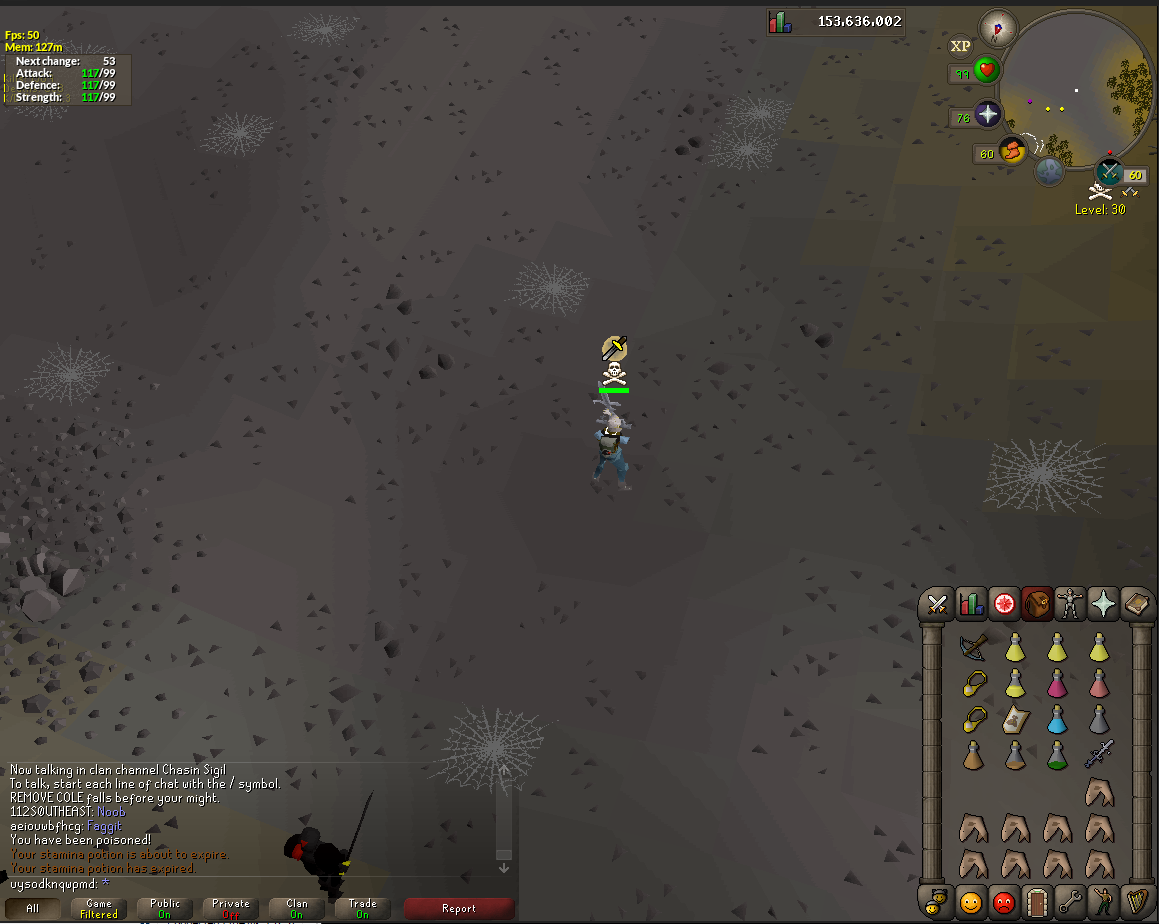Open Settings with the wrench tab
Image resolution: width=1159 pixels, height=924 pixels.
tap(1070, 901)
